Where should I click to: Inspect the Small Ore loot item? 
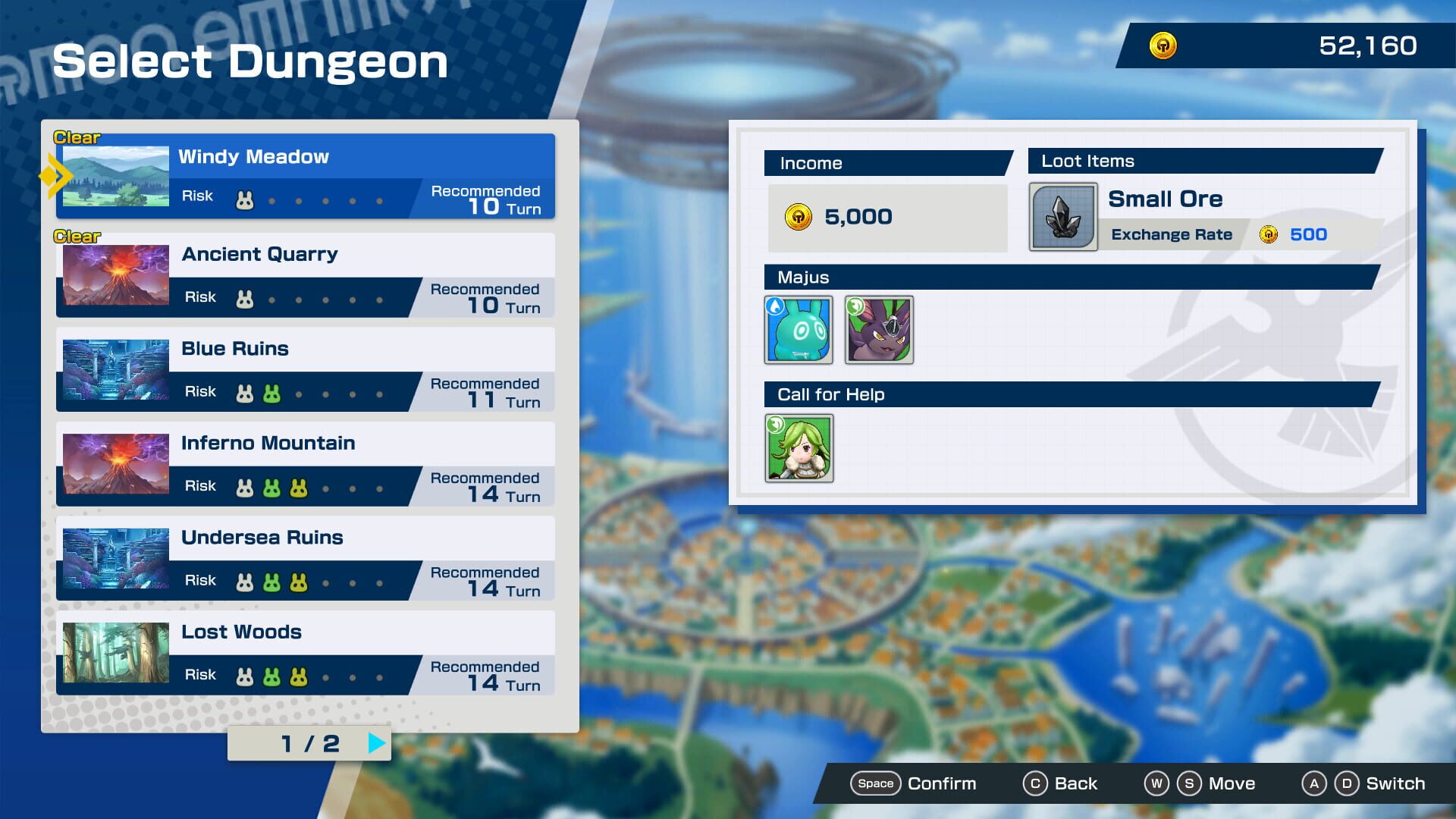click(1063, 217)
